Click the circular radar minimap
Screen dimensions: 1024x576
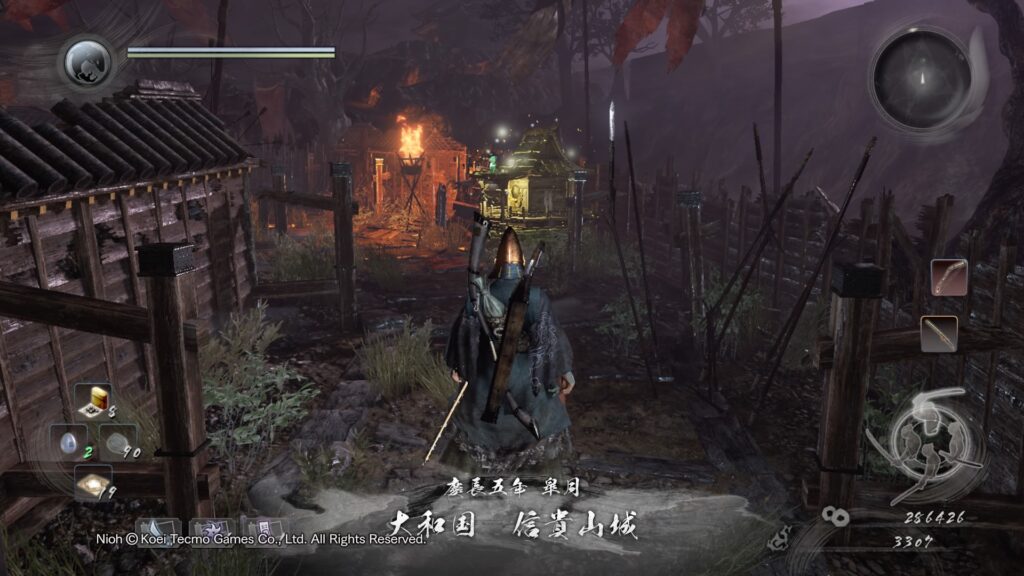[921, 78]
